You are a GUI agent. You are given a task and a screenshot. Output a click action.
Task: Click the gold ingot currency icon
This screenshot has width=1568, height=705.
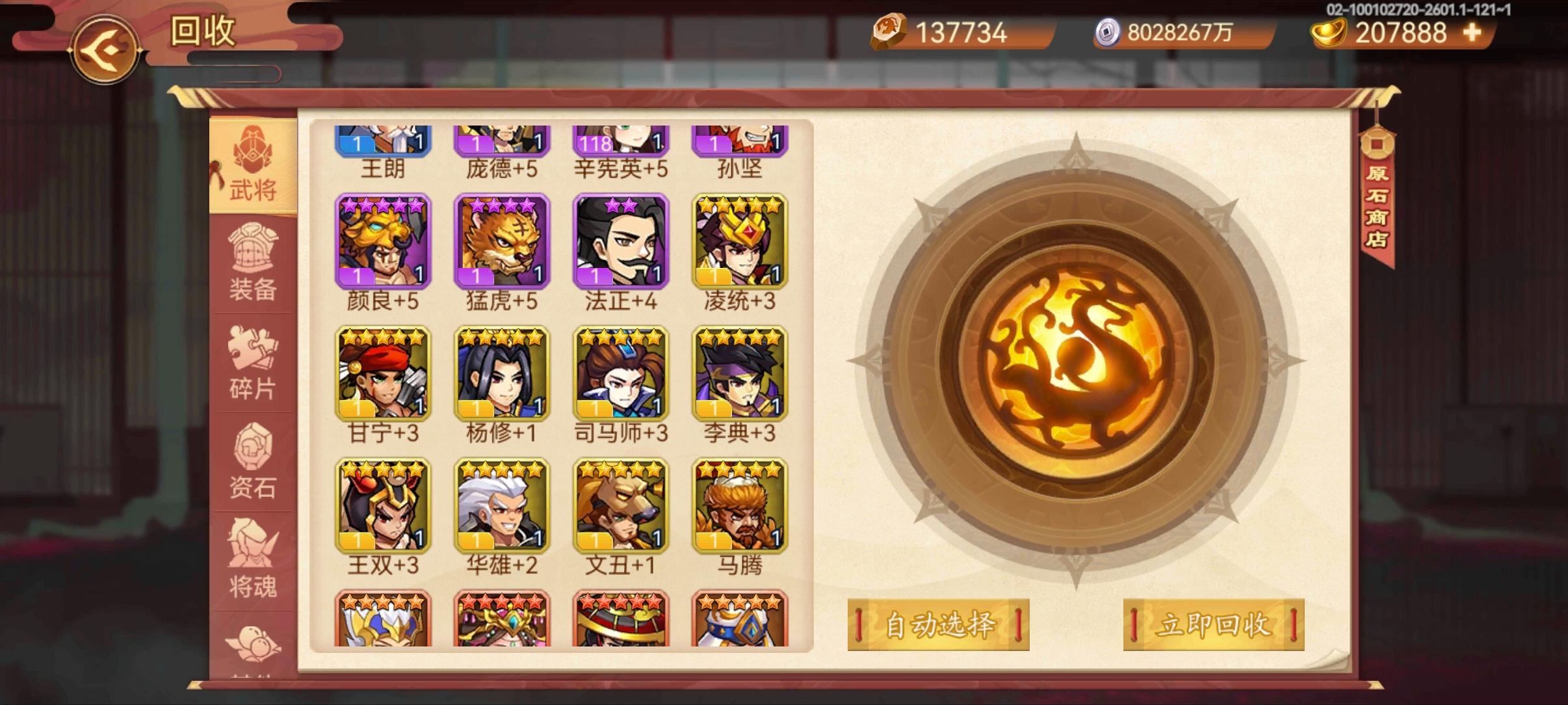coord(1328,31)
